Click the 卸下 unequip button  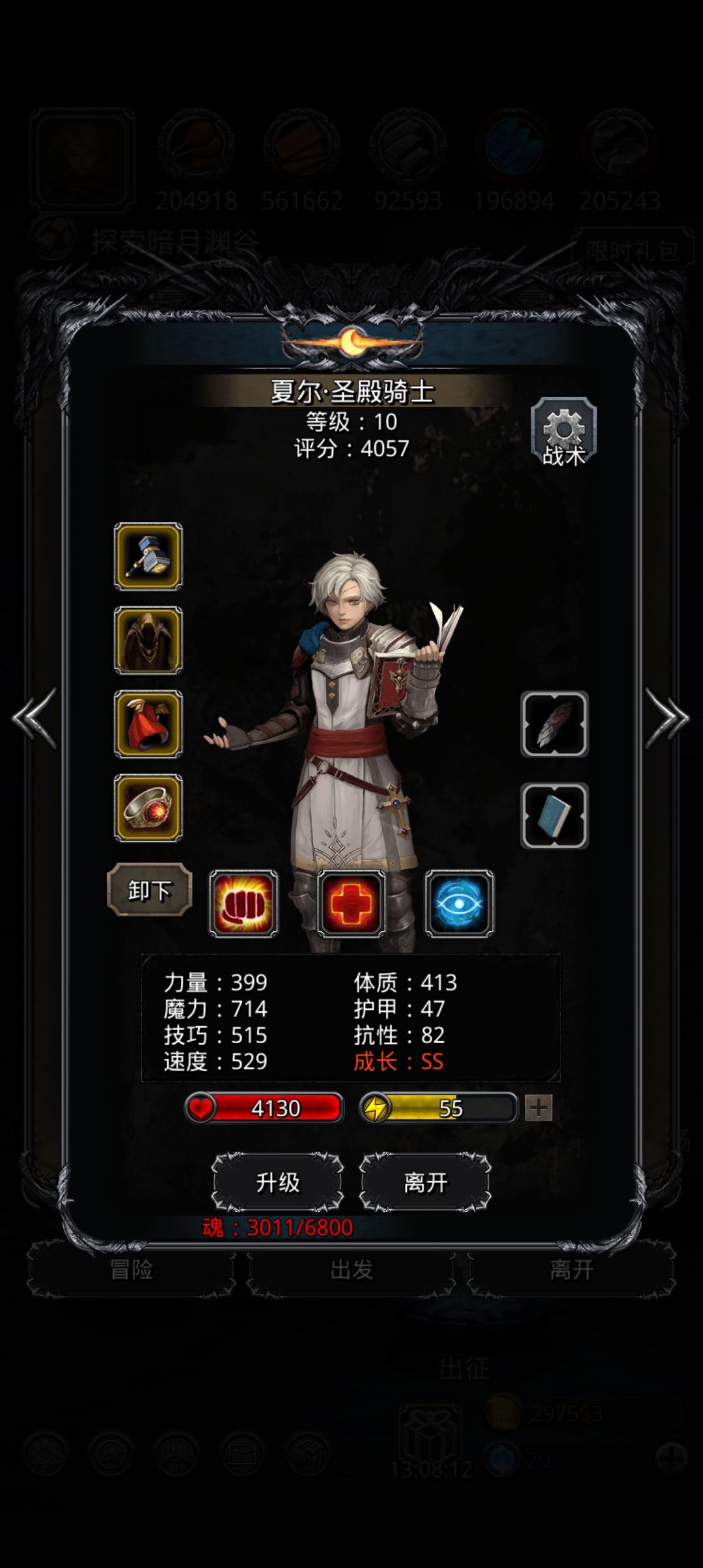coord(149,889)
